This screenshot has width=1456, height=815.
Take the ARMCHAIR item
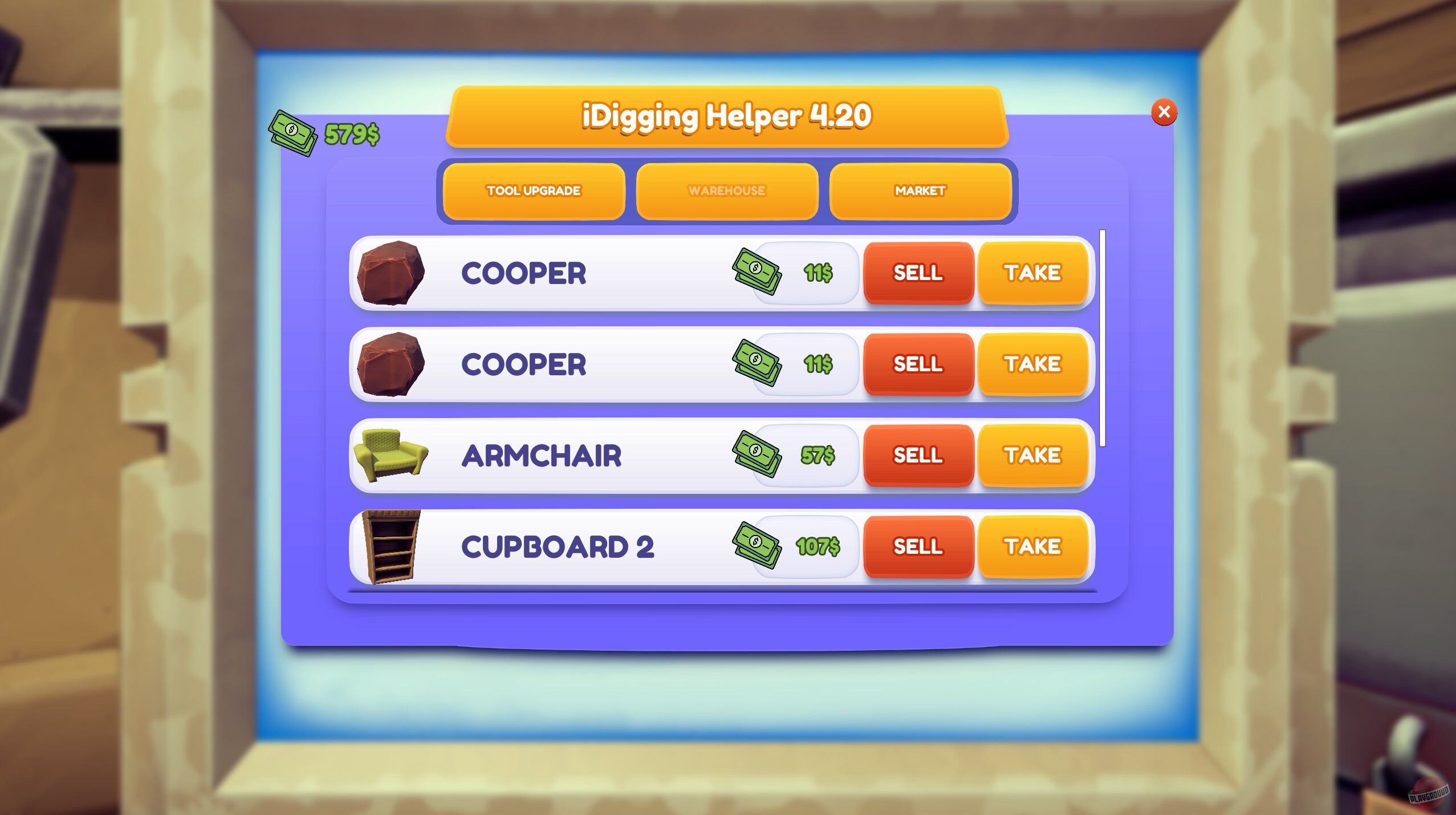coord(1033,455)
